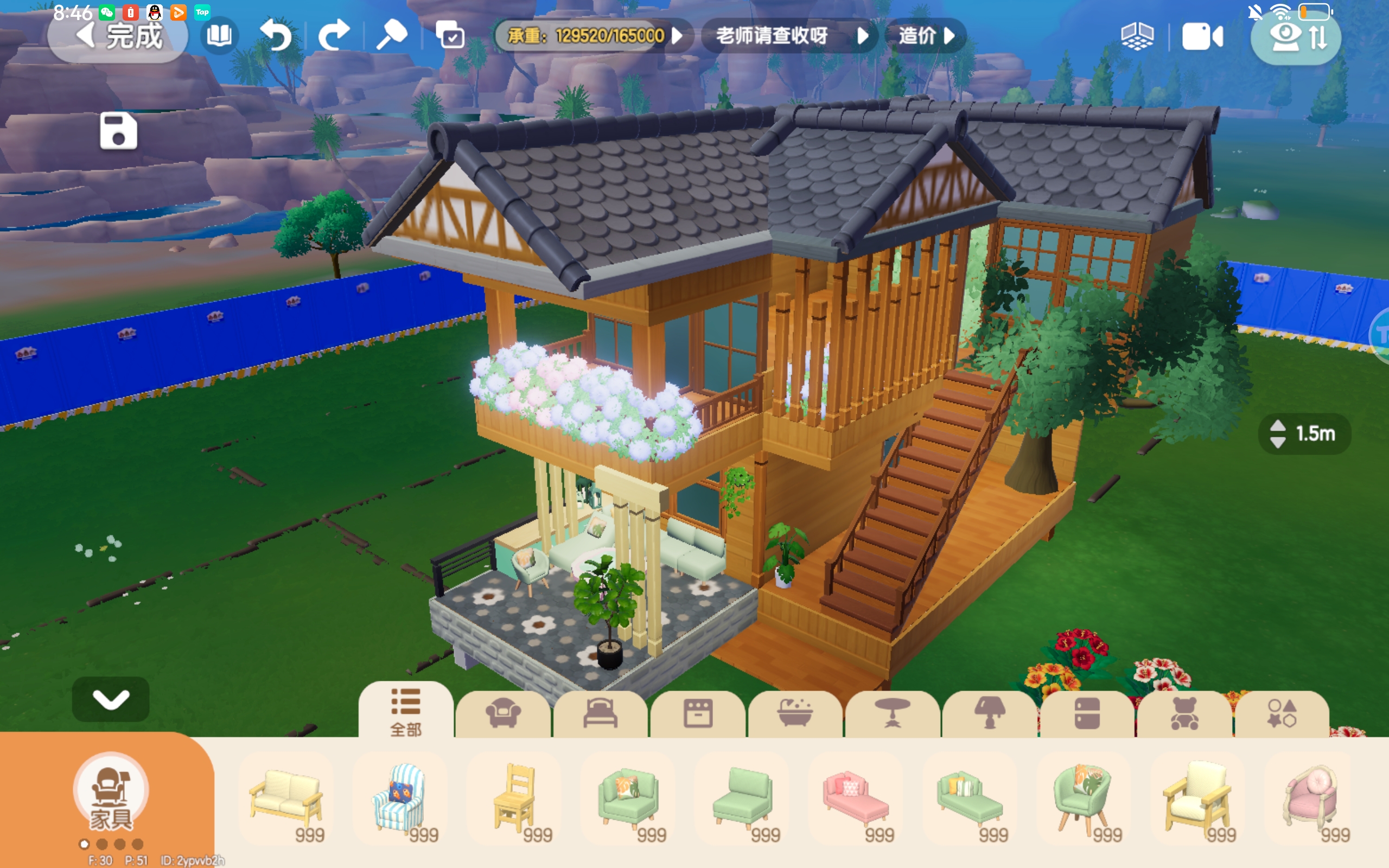Save the build with the floppy icon
Viewport: 1389px width, 868px height.
(118, 131)
